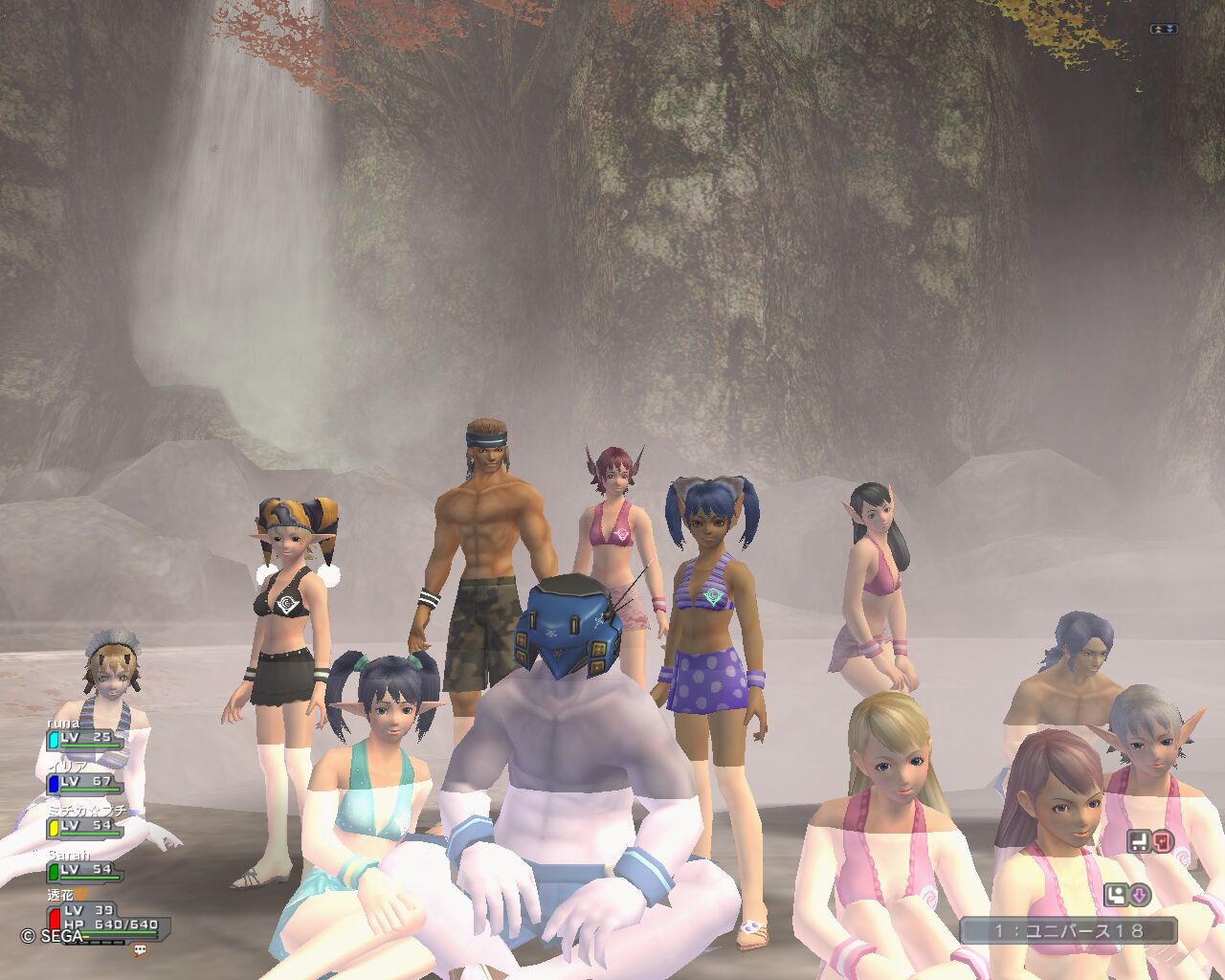Open the chat speech bubble icon

[x=141, y=950]
